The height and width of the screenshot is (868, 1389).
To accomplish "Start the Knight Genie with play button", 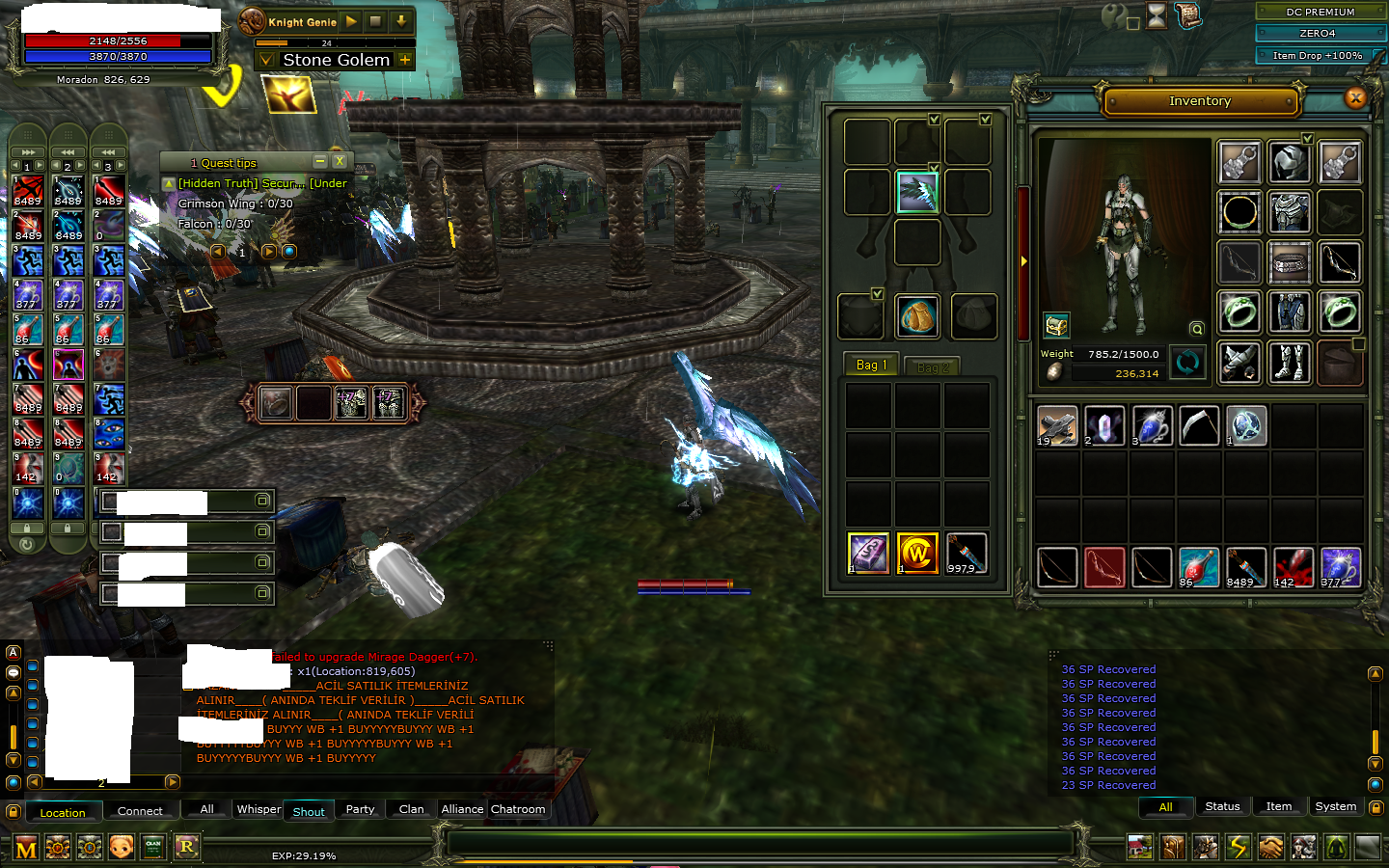I will pyautogui.click(x=352, y=21).
